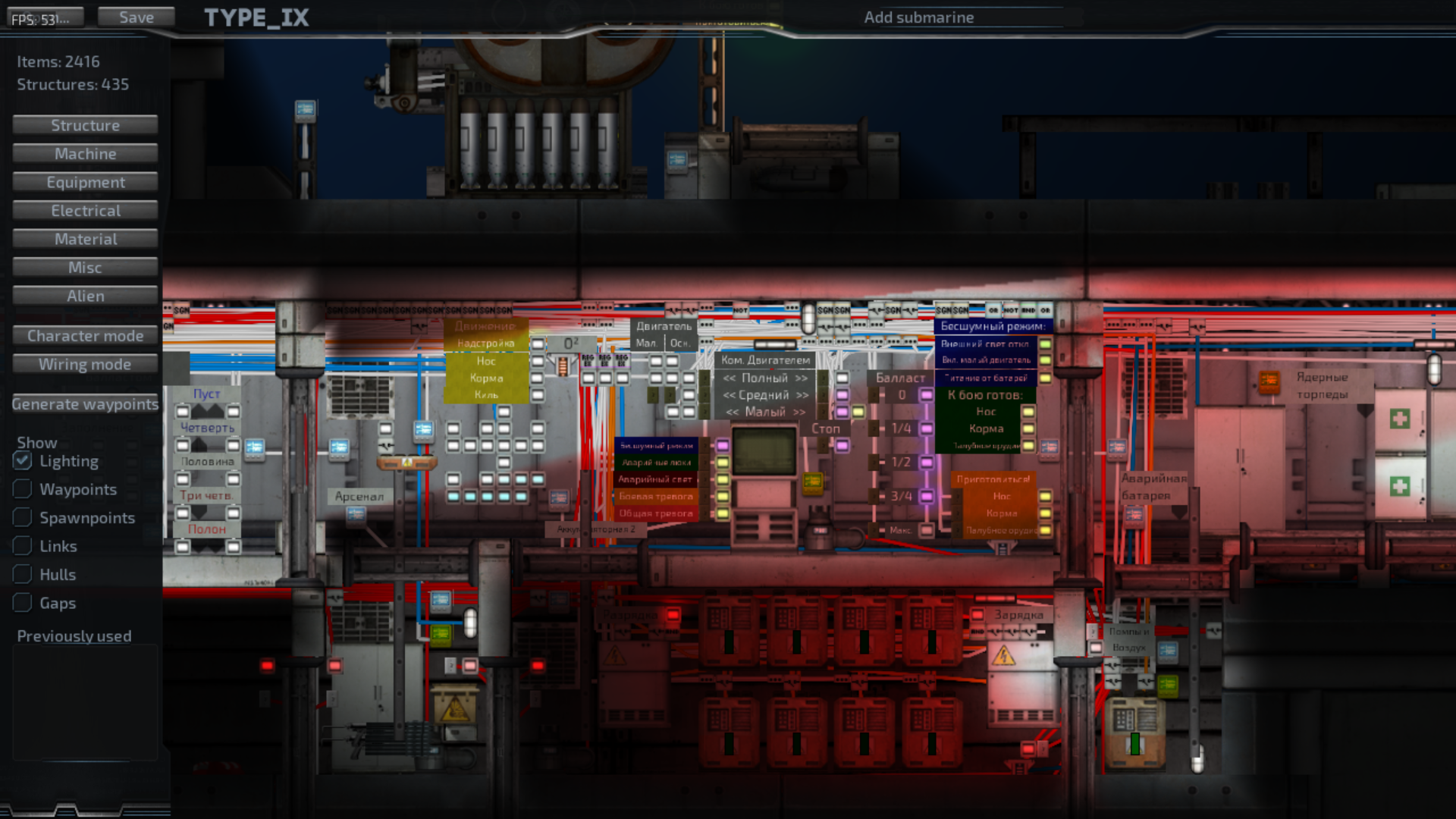Click the Save button
Screen dimensions: 1456x819
(135, 16)
